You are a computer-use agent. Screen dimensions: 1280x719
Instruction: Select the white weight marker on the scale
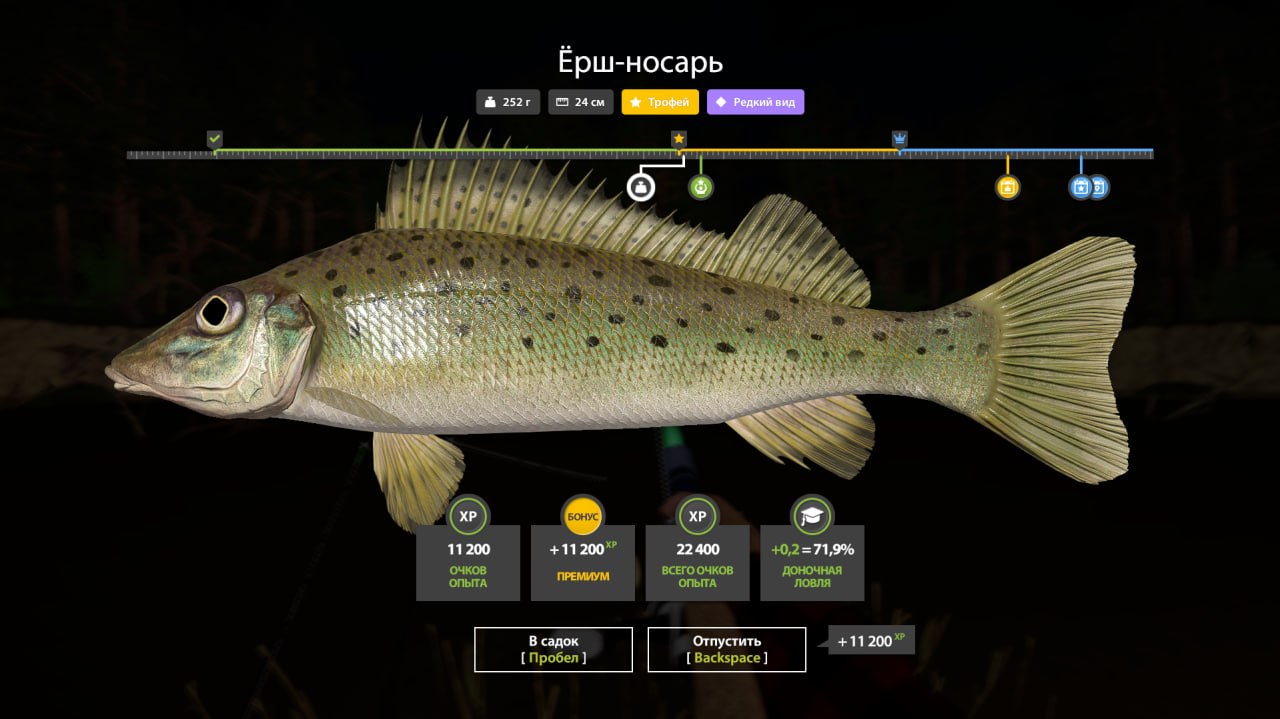[640, 187]
